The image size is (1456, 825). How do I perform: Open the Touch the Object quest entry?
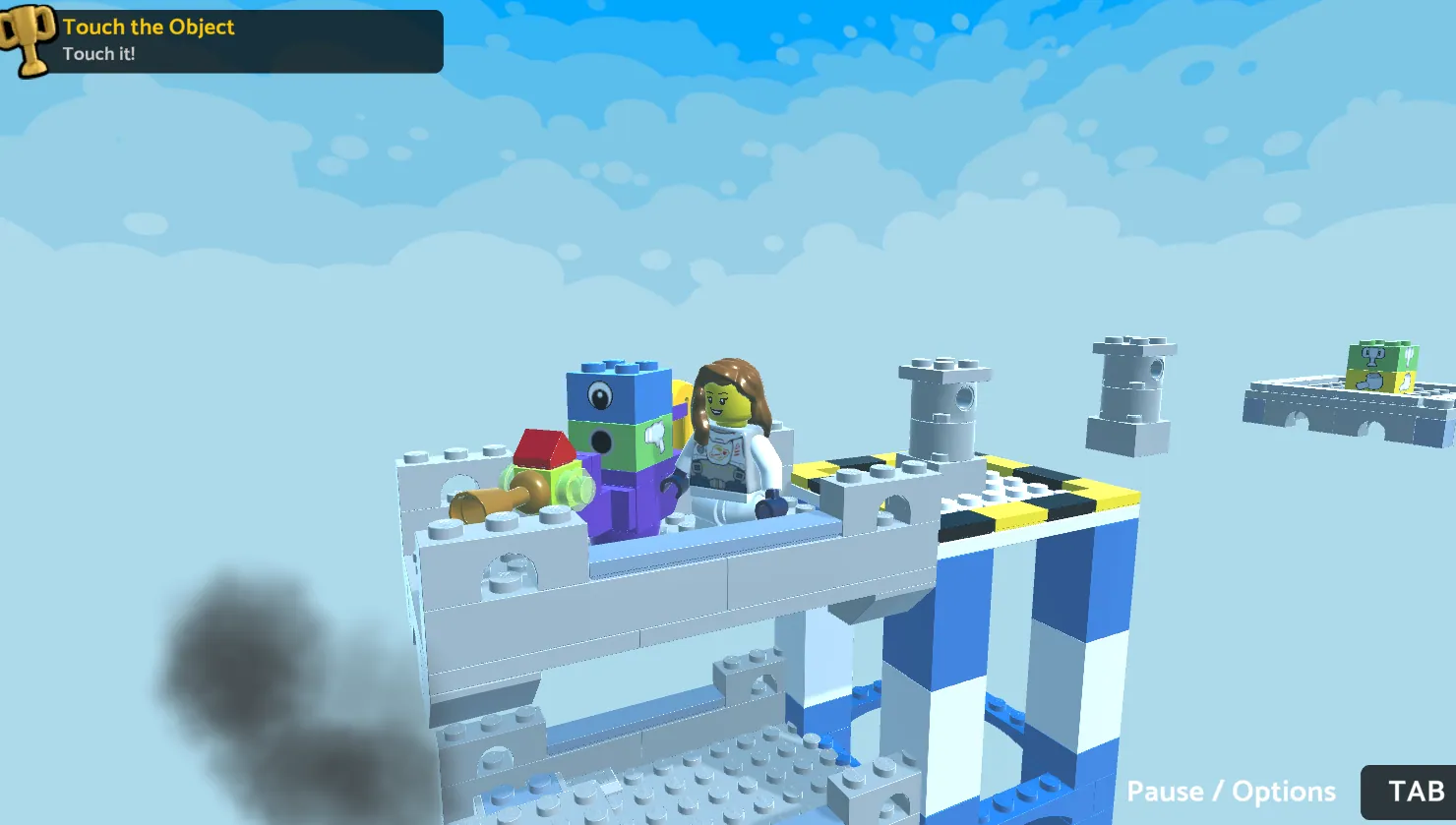click(148, 28)
